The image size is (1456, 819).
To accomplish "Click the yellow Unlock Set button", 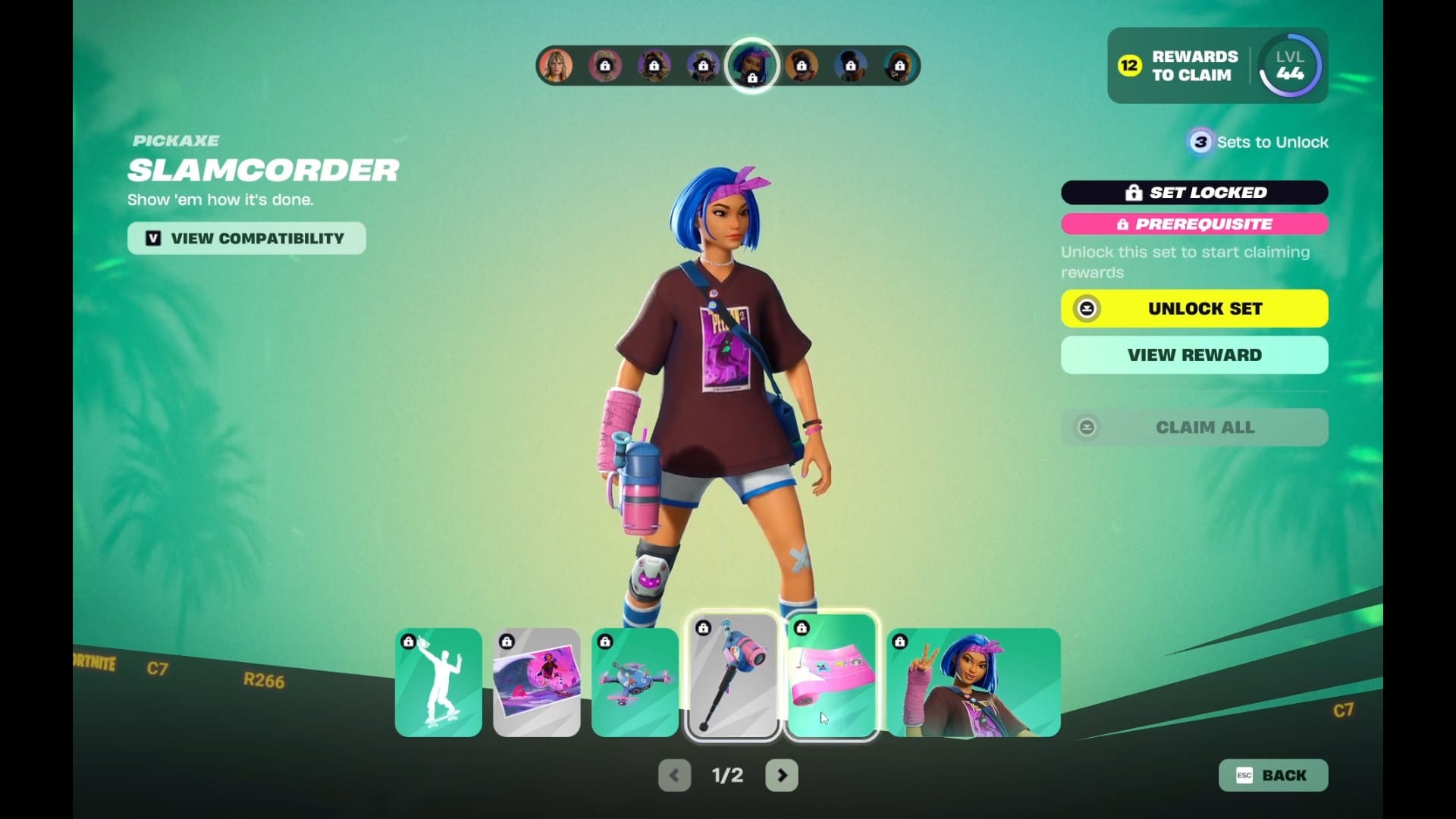I will (x=1194, y=309).
